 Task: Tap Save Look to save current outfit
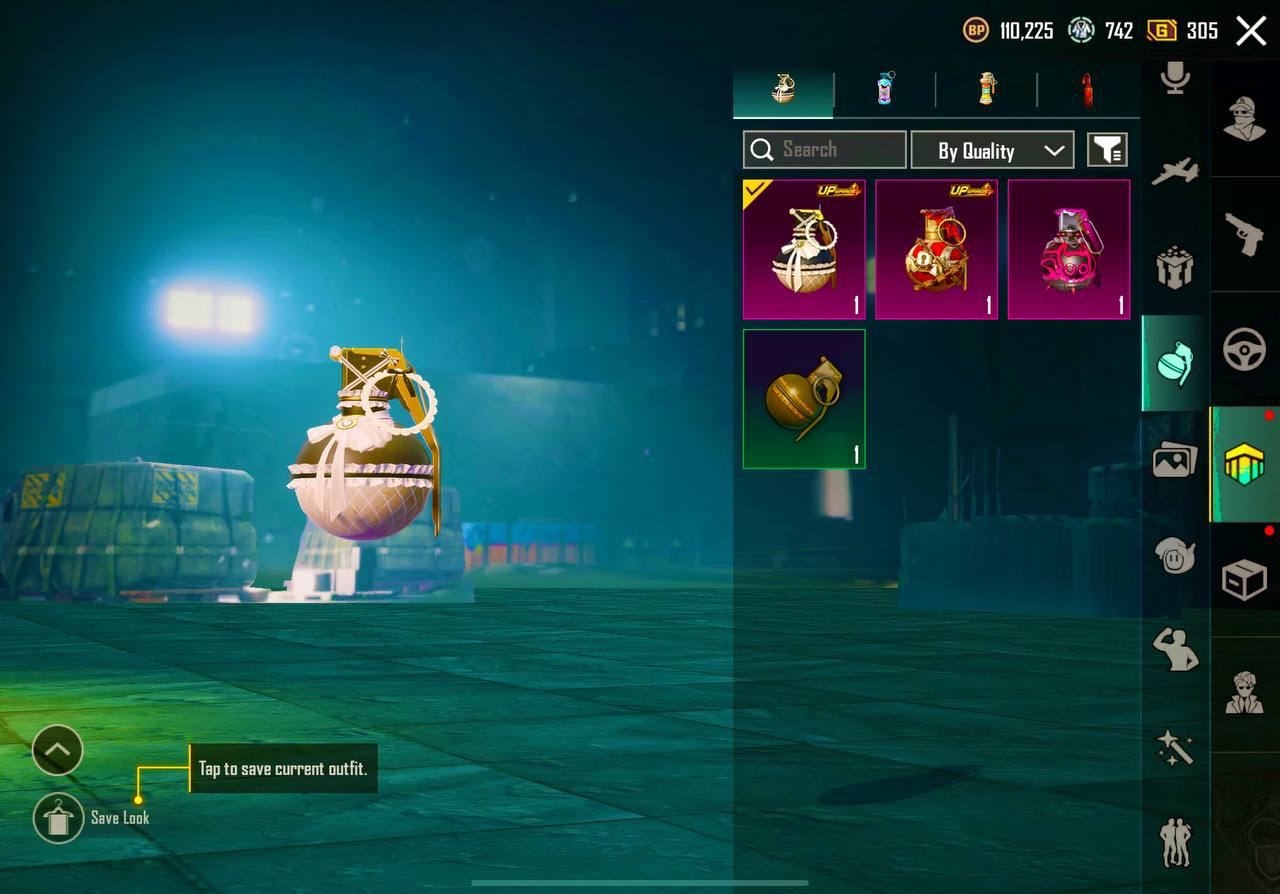tap(59, 817)
